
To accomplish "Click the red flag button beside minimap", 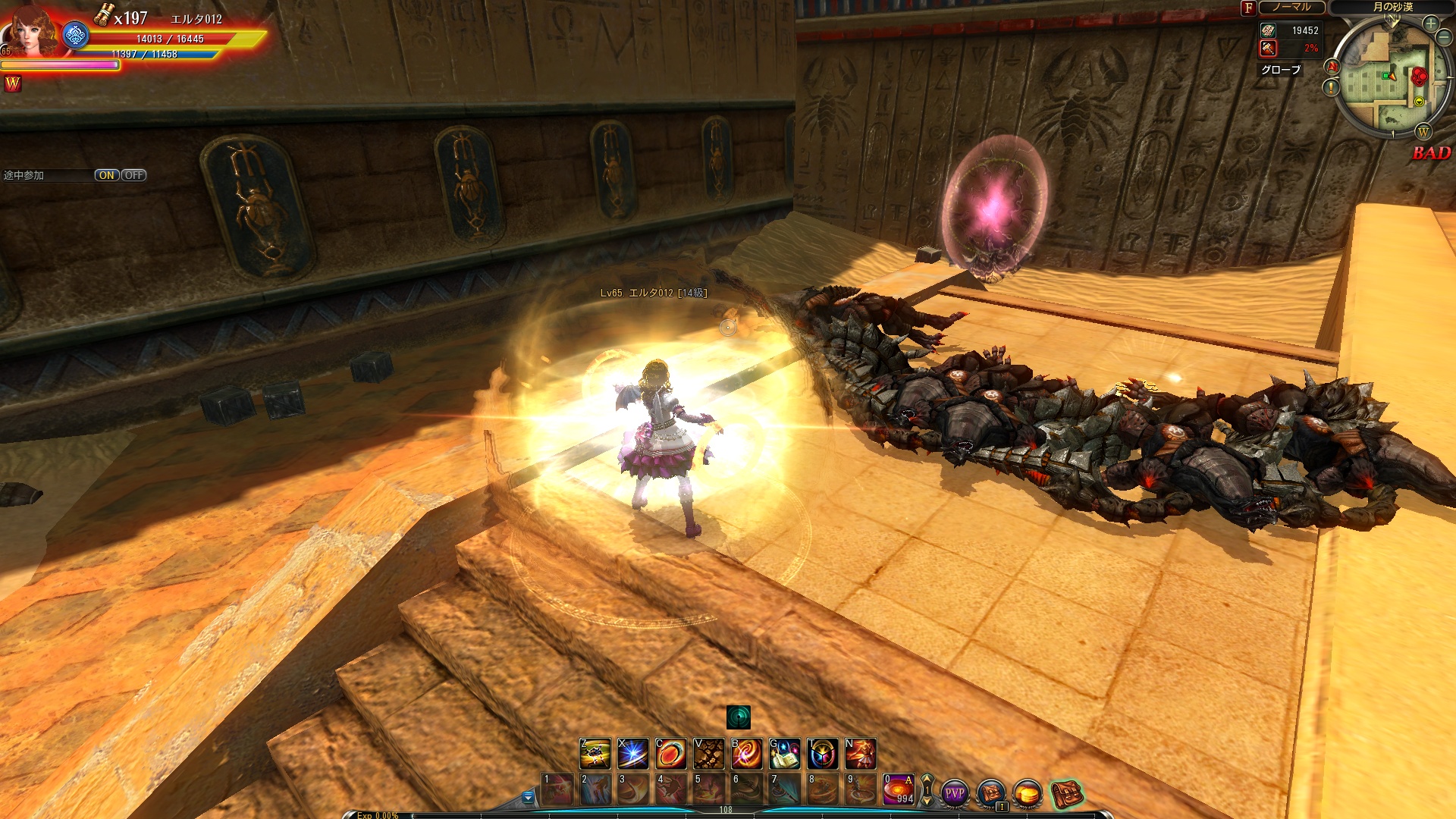I will [1332, 67].
